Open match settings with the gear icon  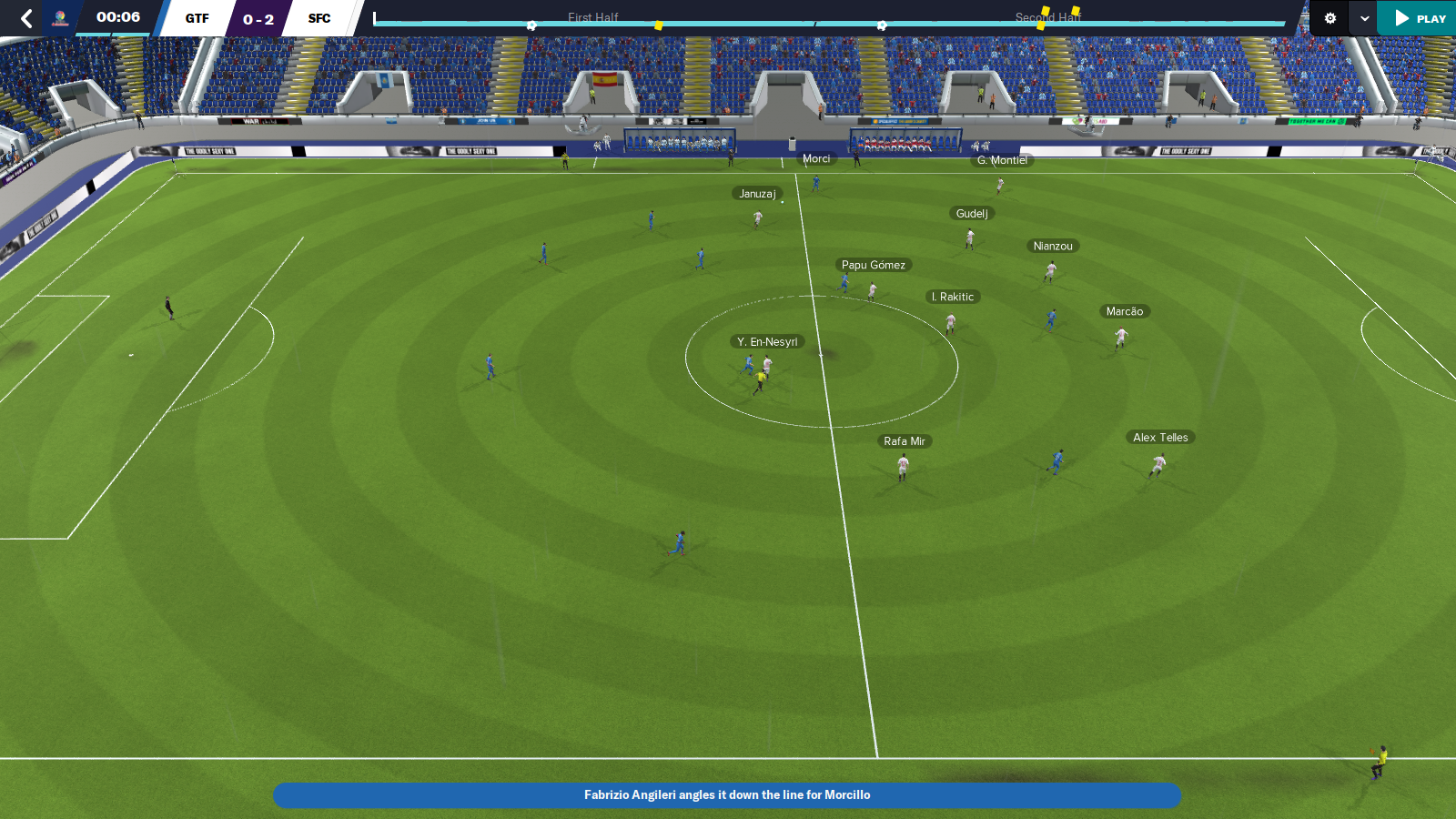[x=1329, y=17]
